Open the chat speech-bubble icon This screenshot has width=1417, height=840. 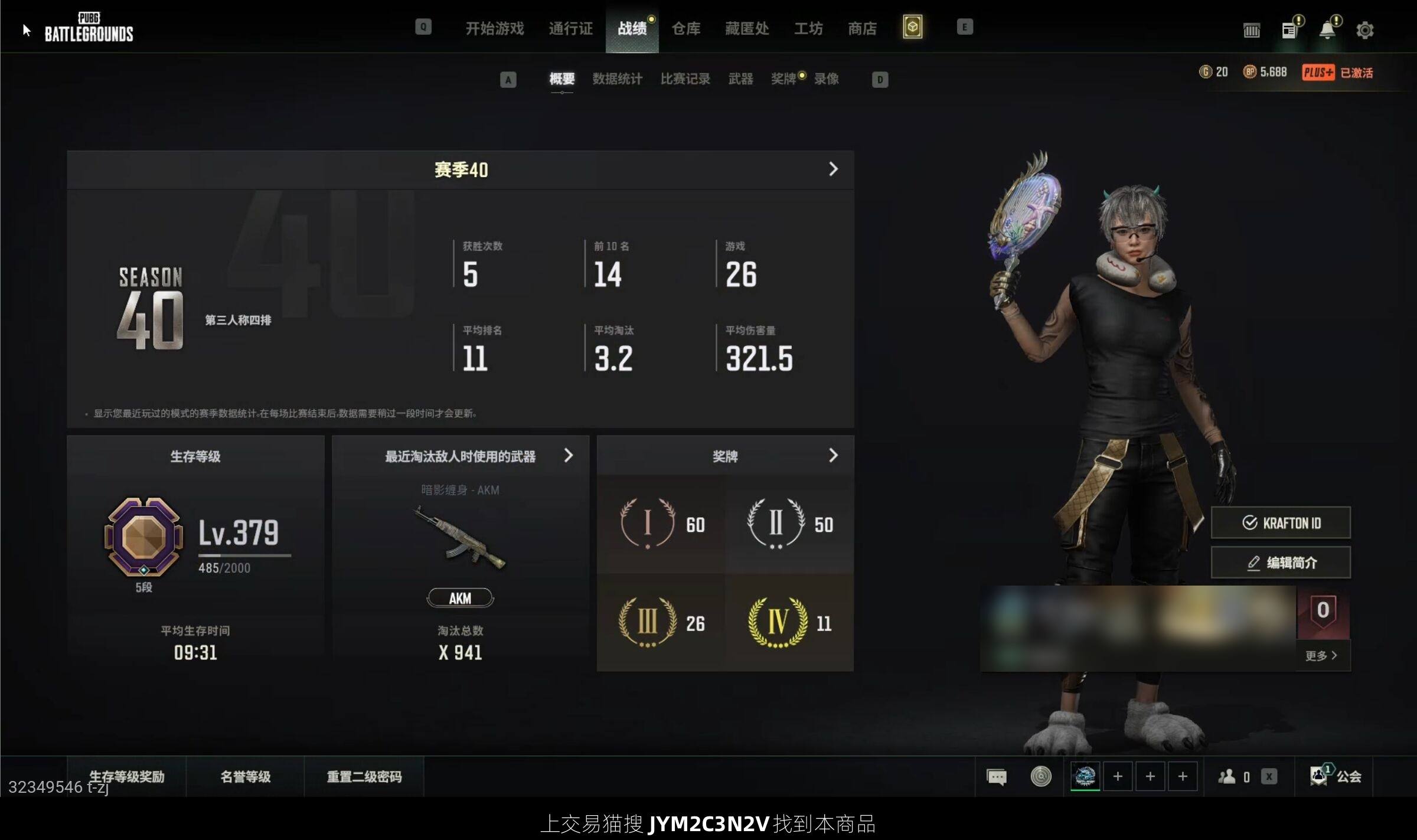coord(997,777)
